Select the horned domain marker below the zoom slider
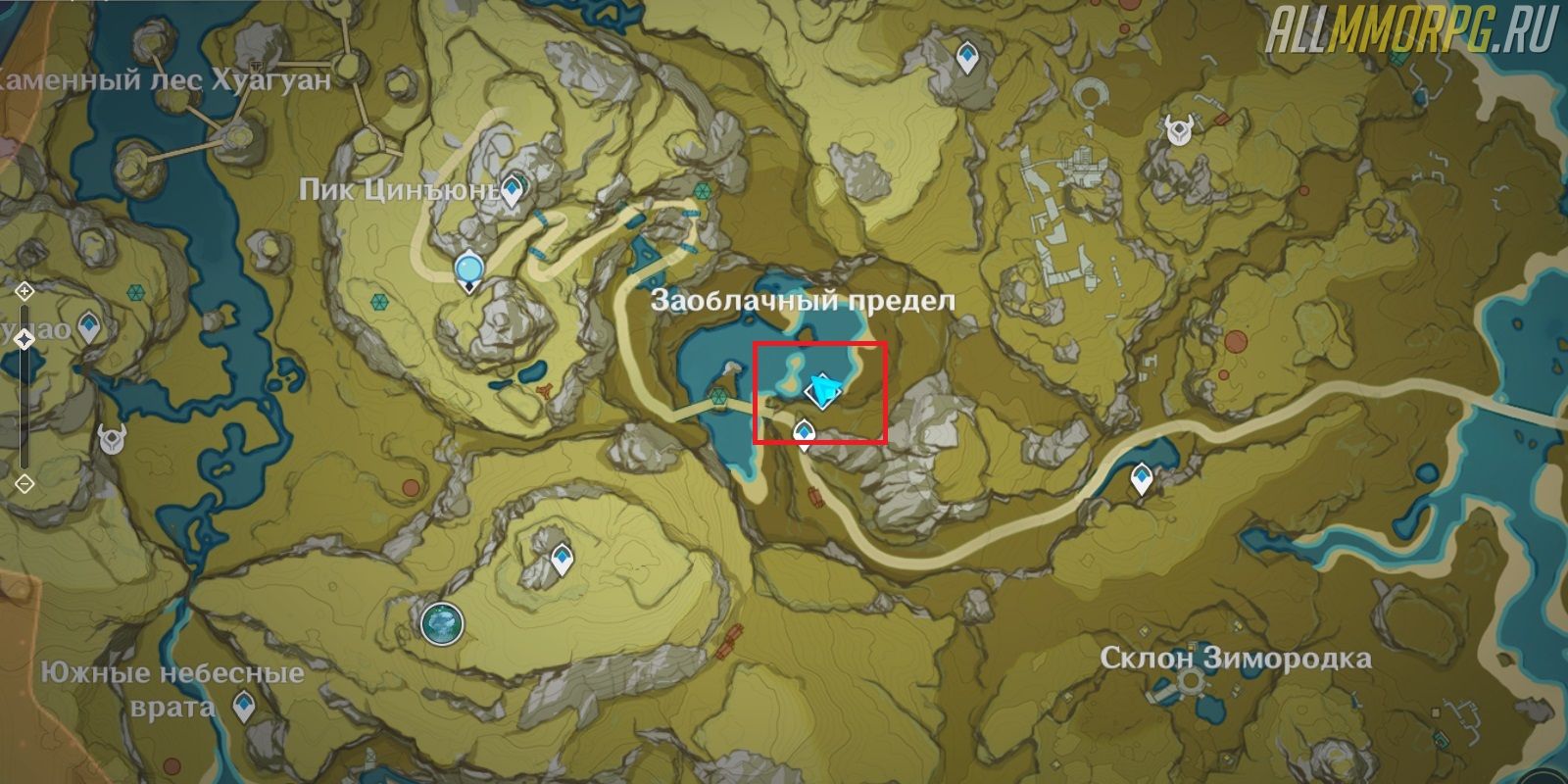The image size is (1568, 784). [112, 438]
